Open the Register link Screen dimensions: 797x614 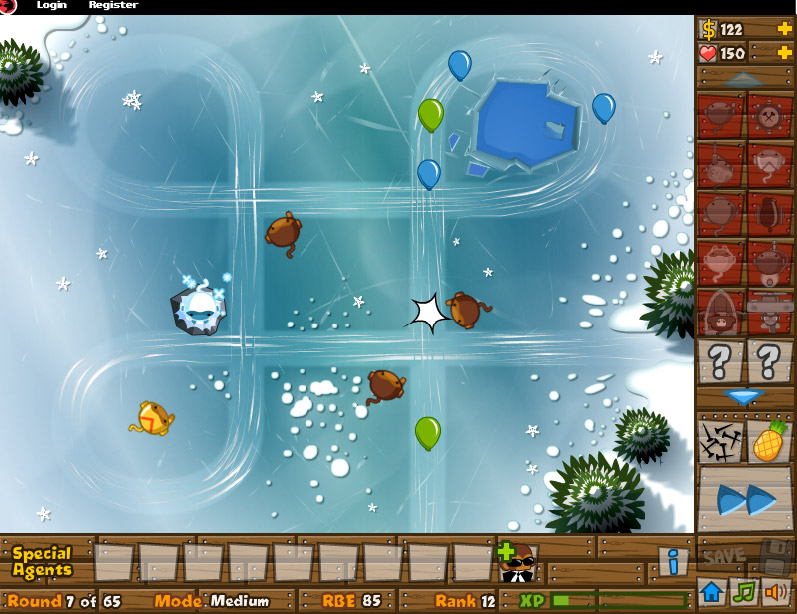pyautogui.click(x=113, y=5)
